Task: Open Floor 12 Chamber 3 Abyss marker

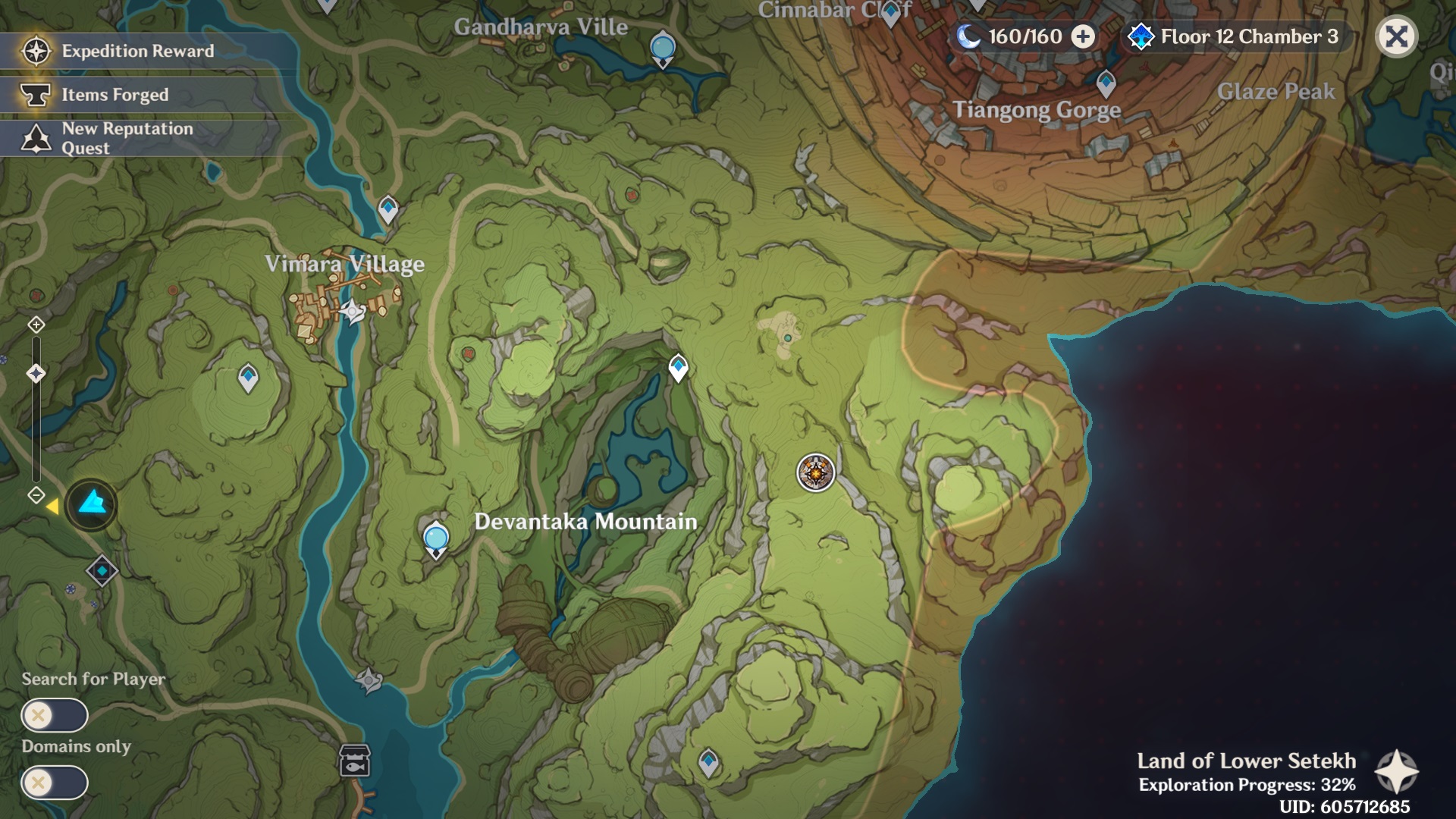Action: click(1140, 36)
